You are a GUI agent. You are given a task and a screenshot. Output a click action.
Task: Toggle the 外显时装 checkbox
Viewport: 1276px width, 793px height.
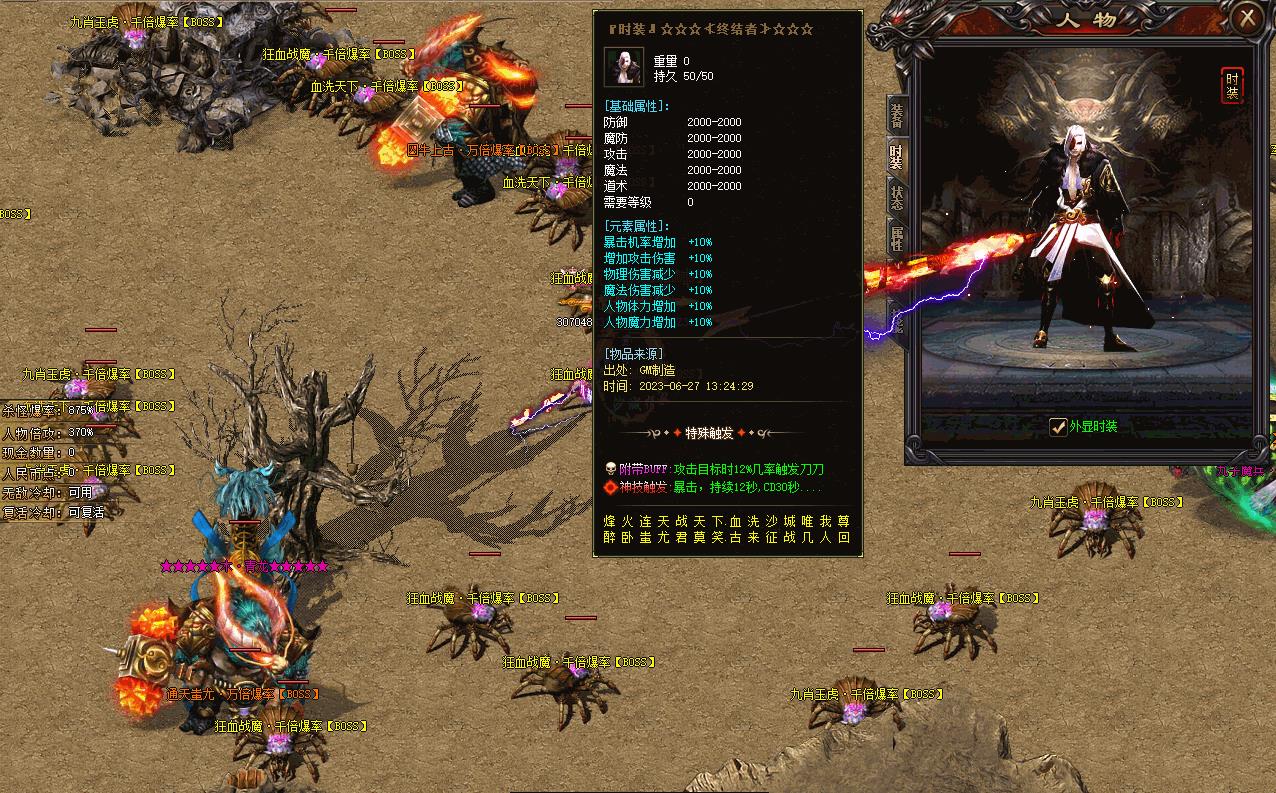point(1058,427)
